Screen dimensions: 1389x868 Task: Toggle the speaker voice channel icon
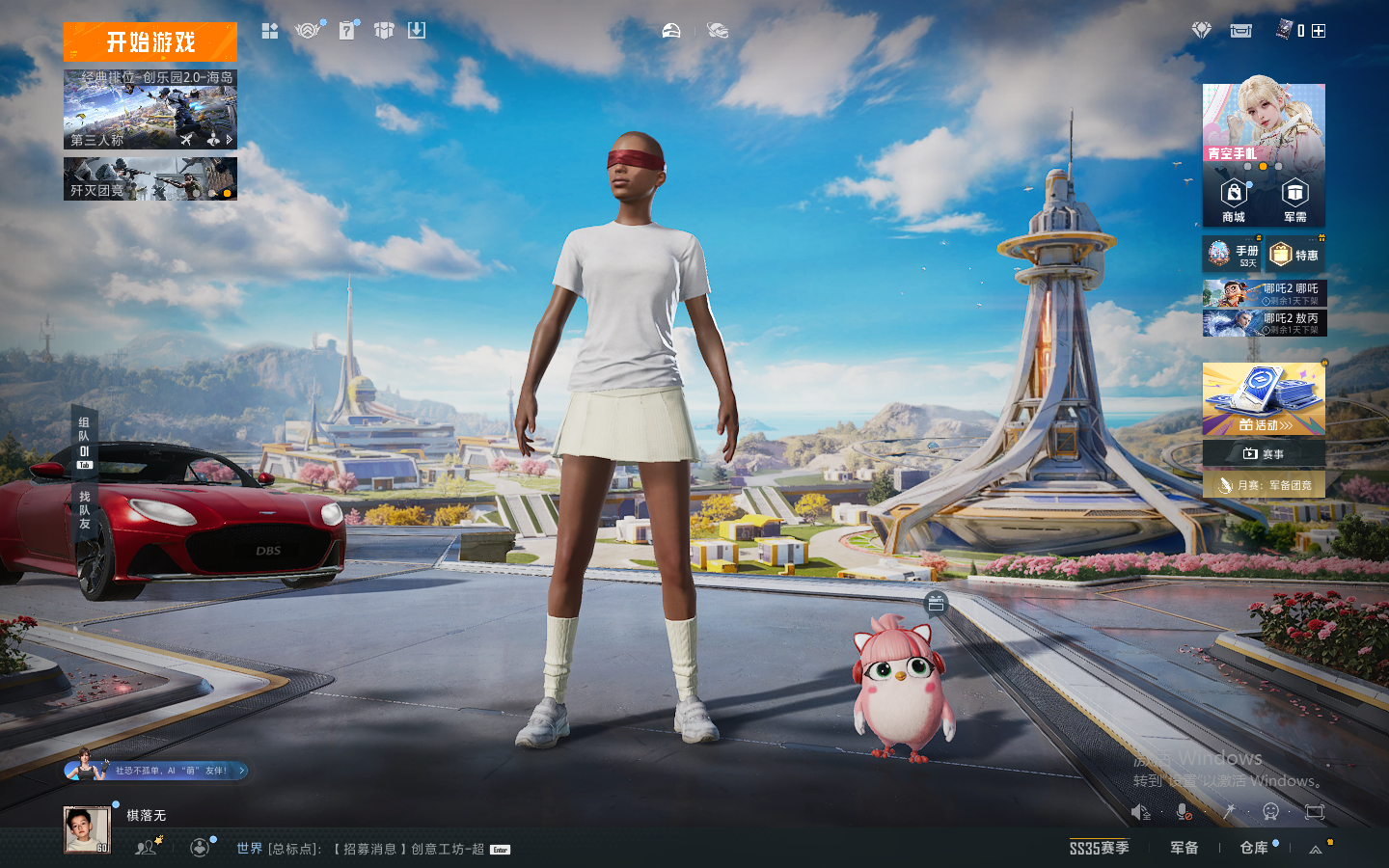pyautogui.click(x=1141, y=812)
